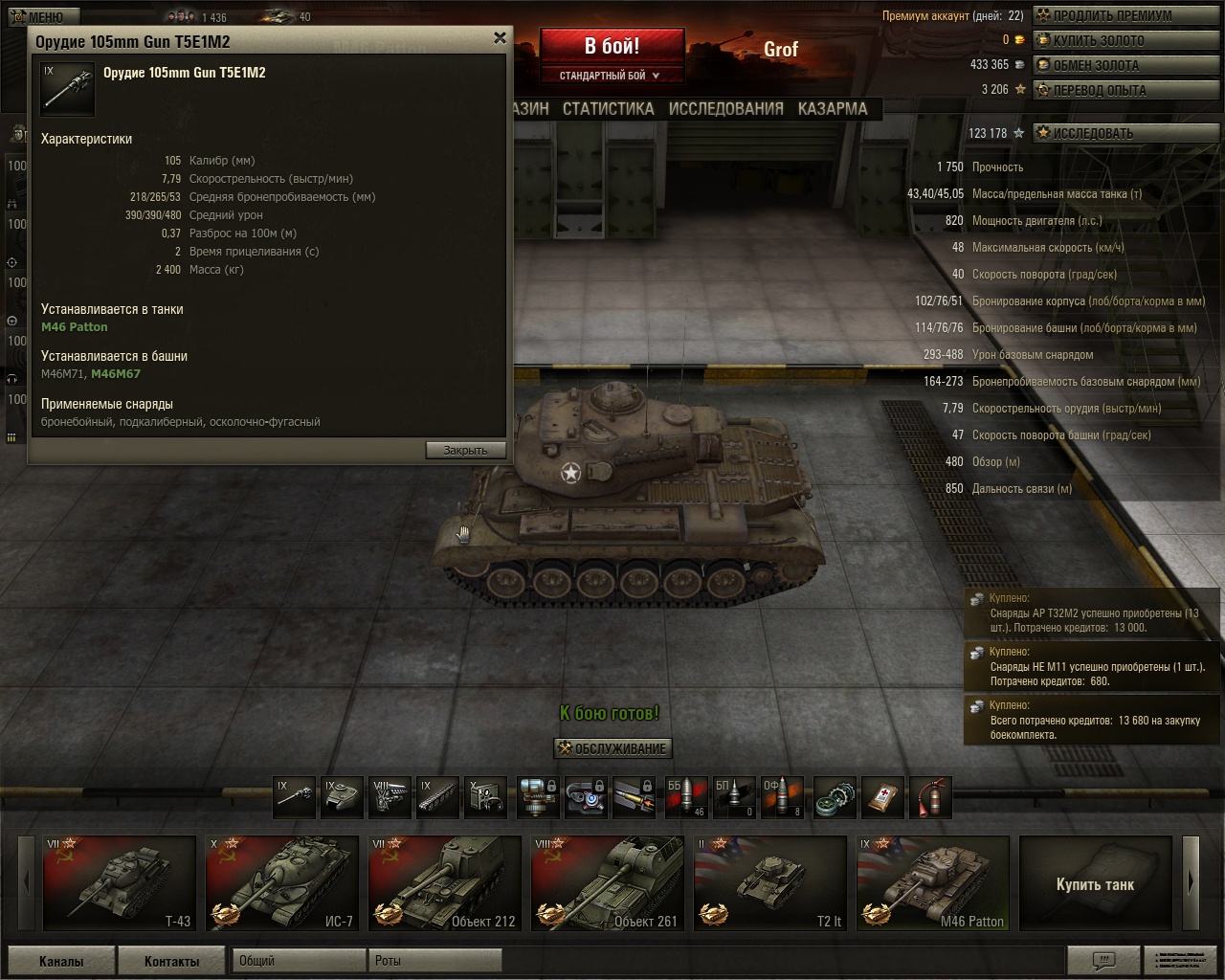Open the Исследования tab
This screenshot has height=980, width=1225.
click(725, 109)
